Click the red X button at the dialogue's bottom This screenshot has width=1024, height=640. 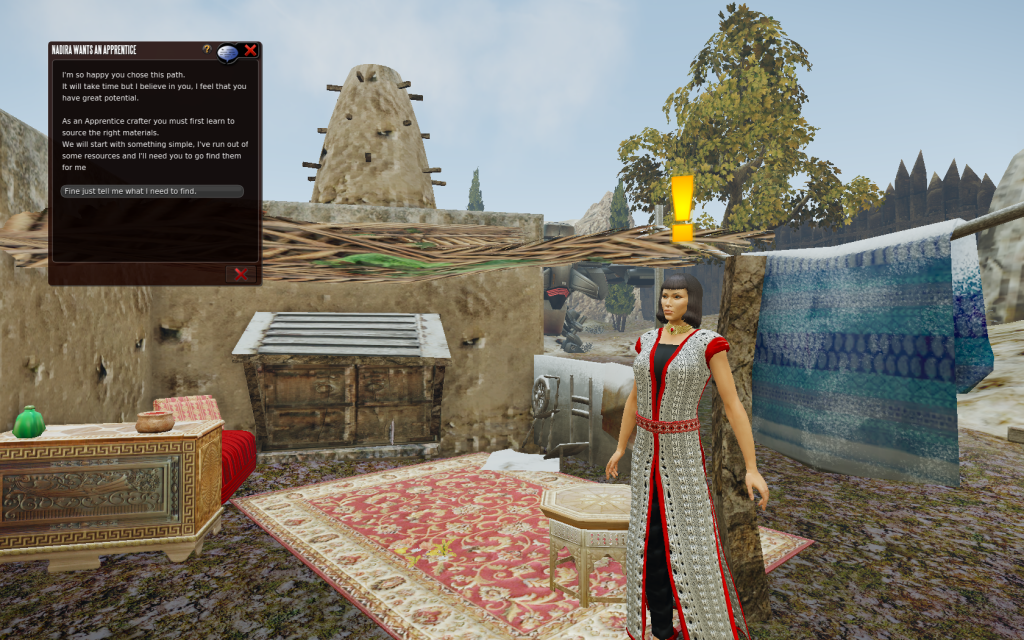coord(240,273)
